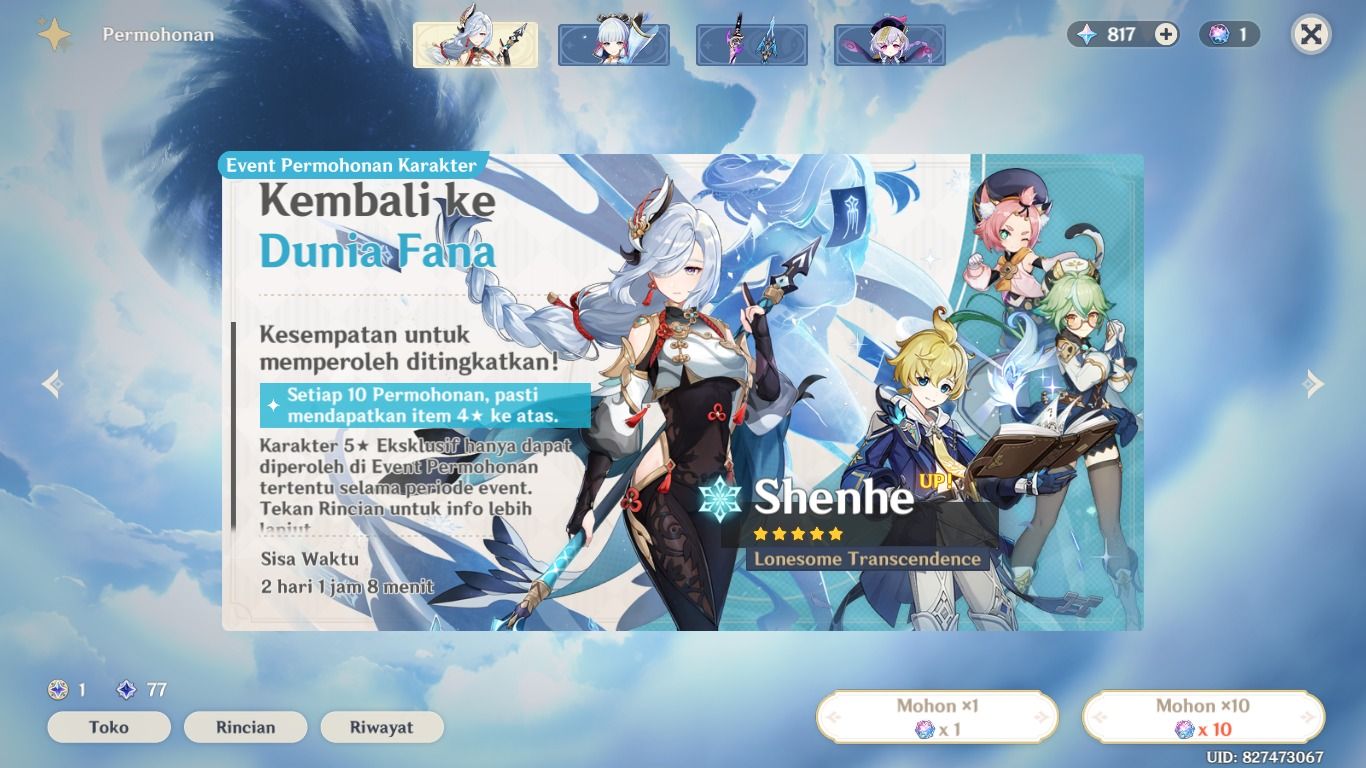The width and height of the screenshot is (1366, 768).
Task: Click the plus icon to buy Primogems
Action: click(x=1163, y=33)
